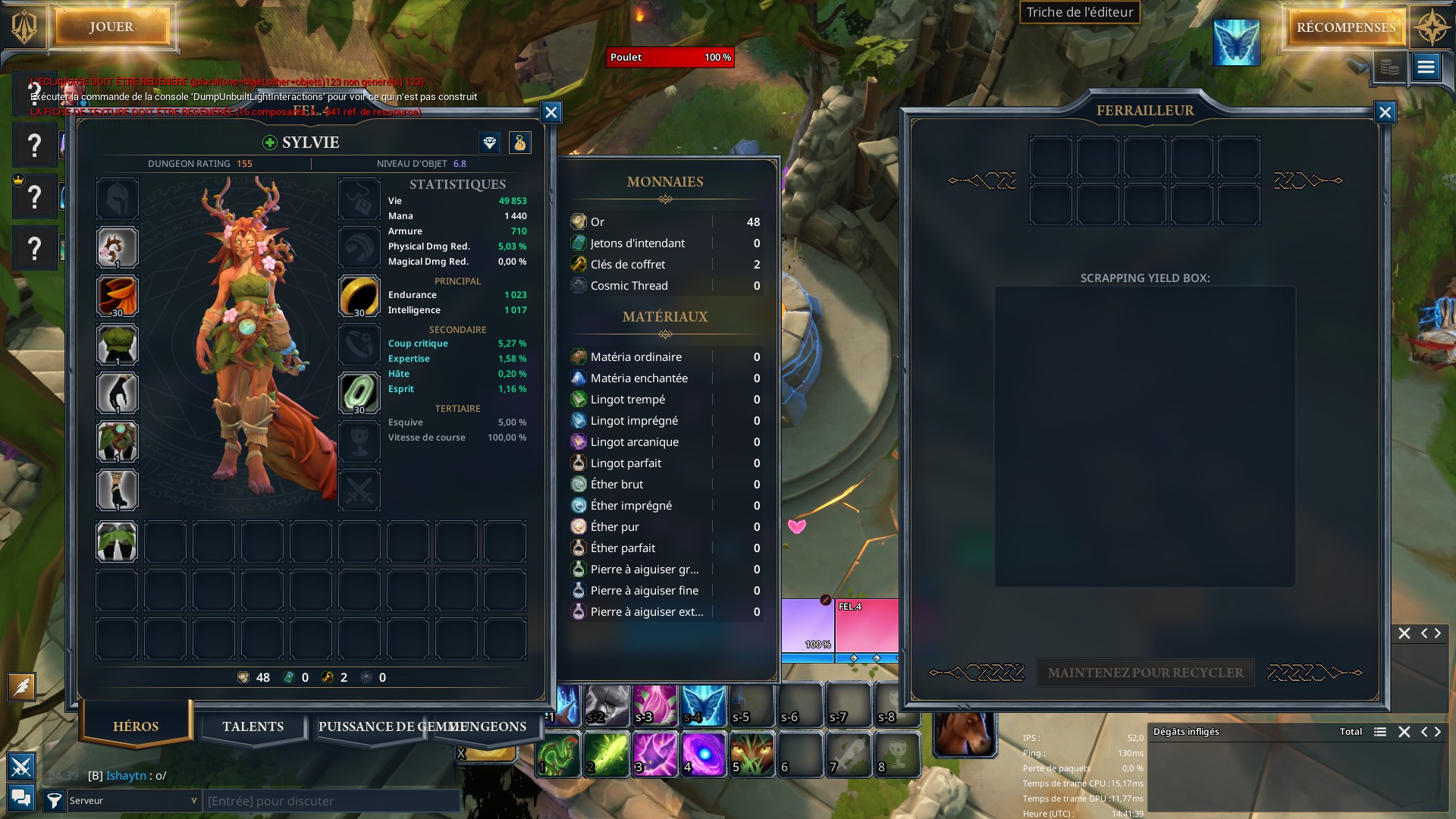Screen dimensions: 1456x819
Task: Open the RÉCOMPENSES rewards panel
Action: point(1345,28)
